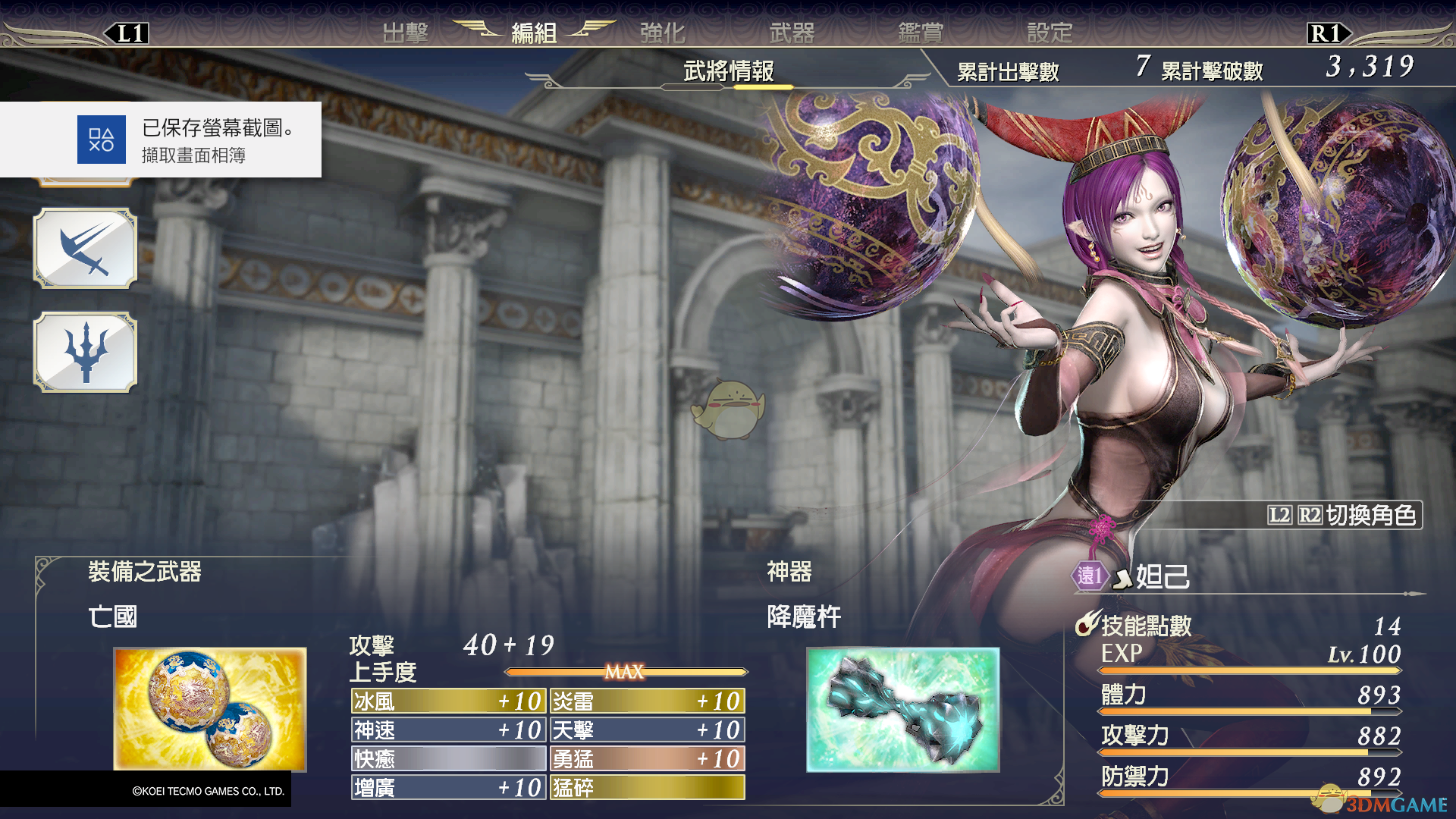Choose the 炎雷 weapon attribute
The width and height of the screenshot is (1456, 819).
[x=647, y=701]
